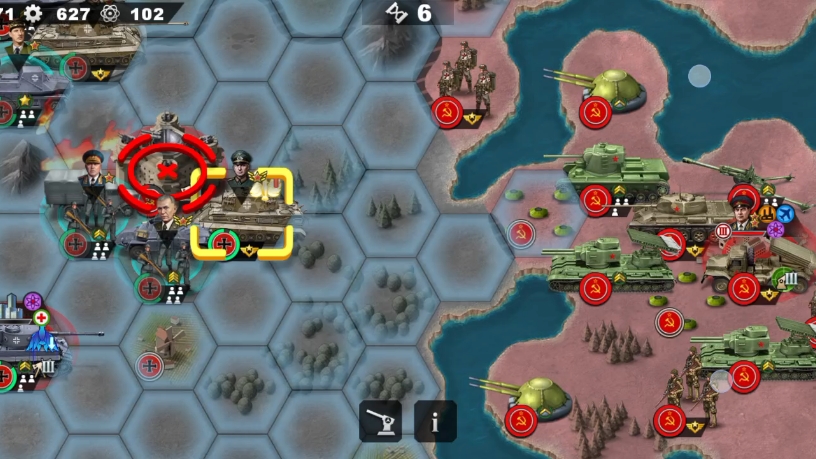The width and height of the screenshot is (816, 459).
Task: Tap the artillery cannon button
Action: pyautogui.click(x=380, y=421)
